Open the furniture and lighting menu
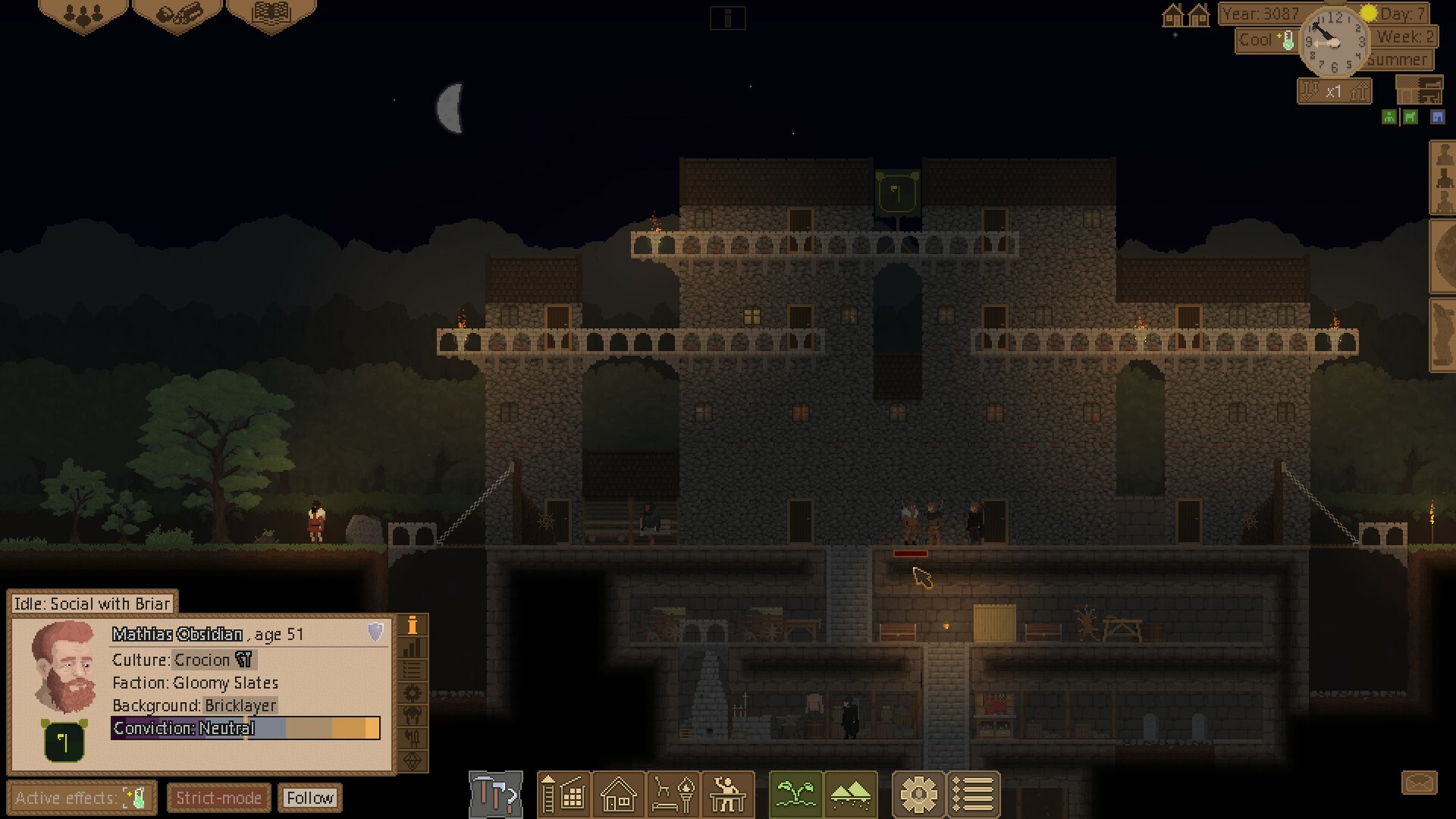Screen dimensions: 1456x819 pos(673,795)
